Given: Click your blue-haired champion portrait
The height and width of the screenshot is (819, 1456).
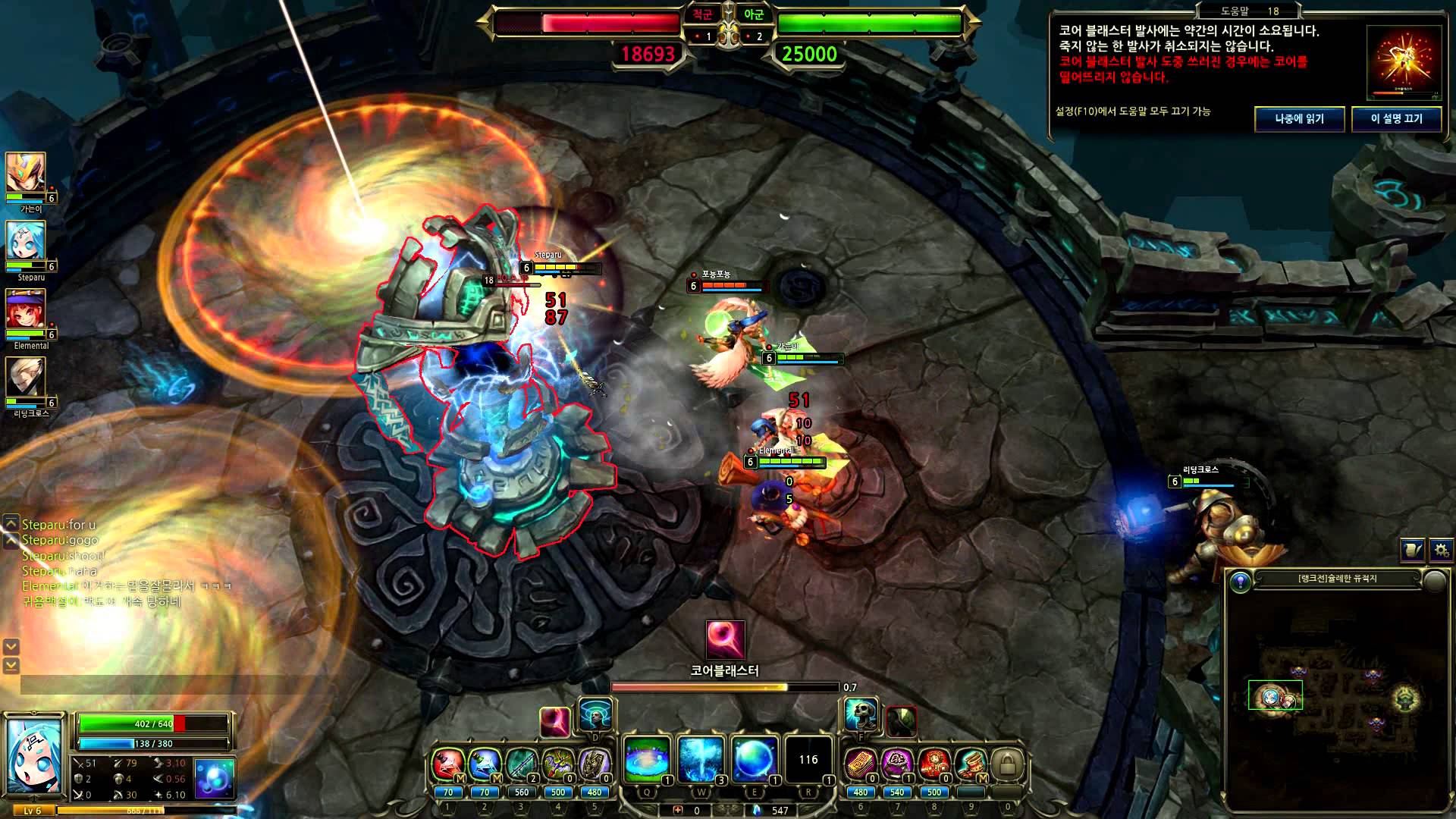Looking at the screenshot, I should click(x=36, y=755).
